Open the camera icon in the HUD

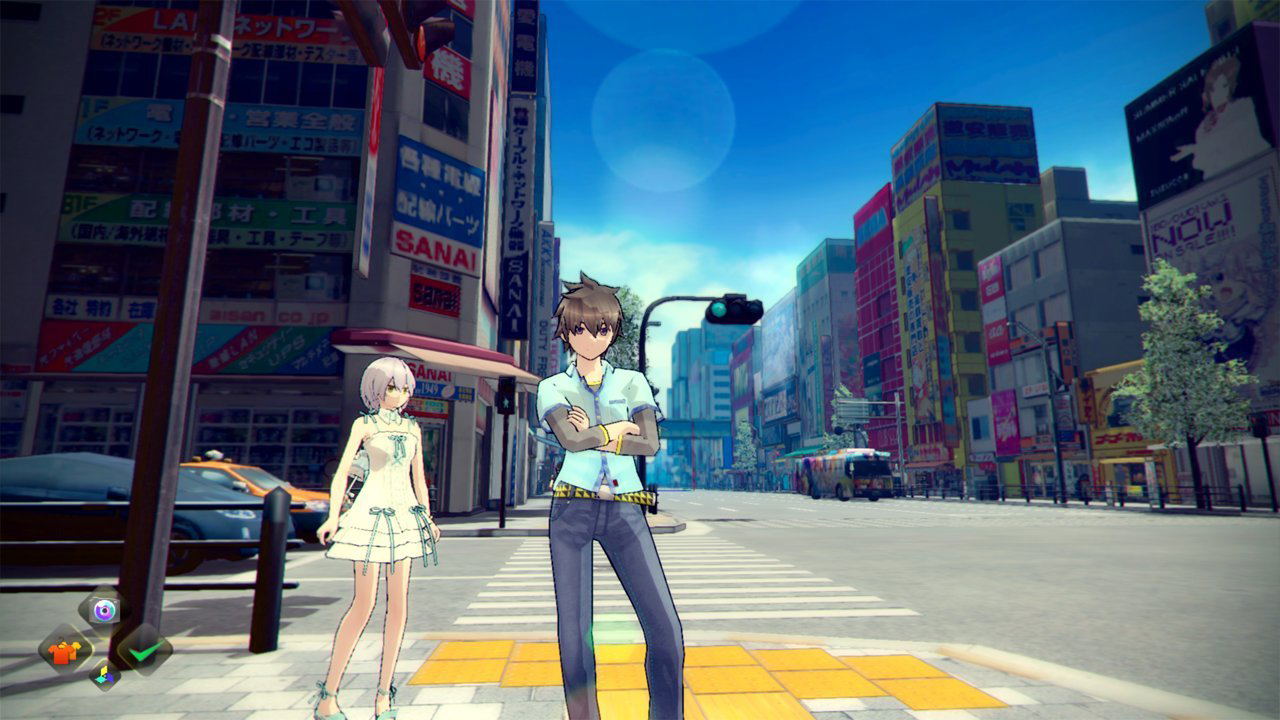(x=104, y=608)
